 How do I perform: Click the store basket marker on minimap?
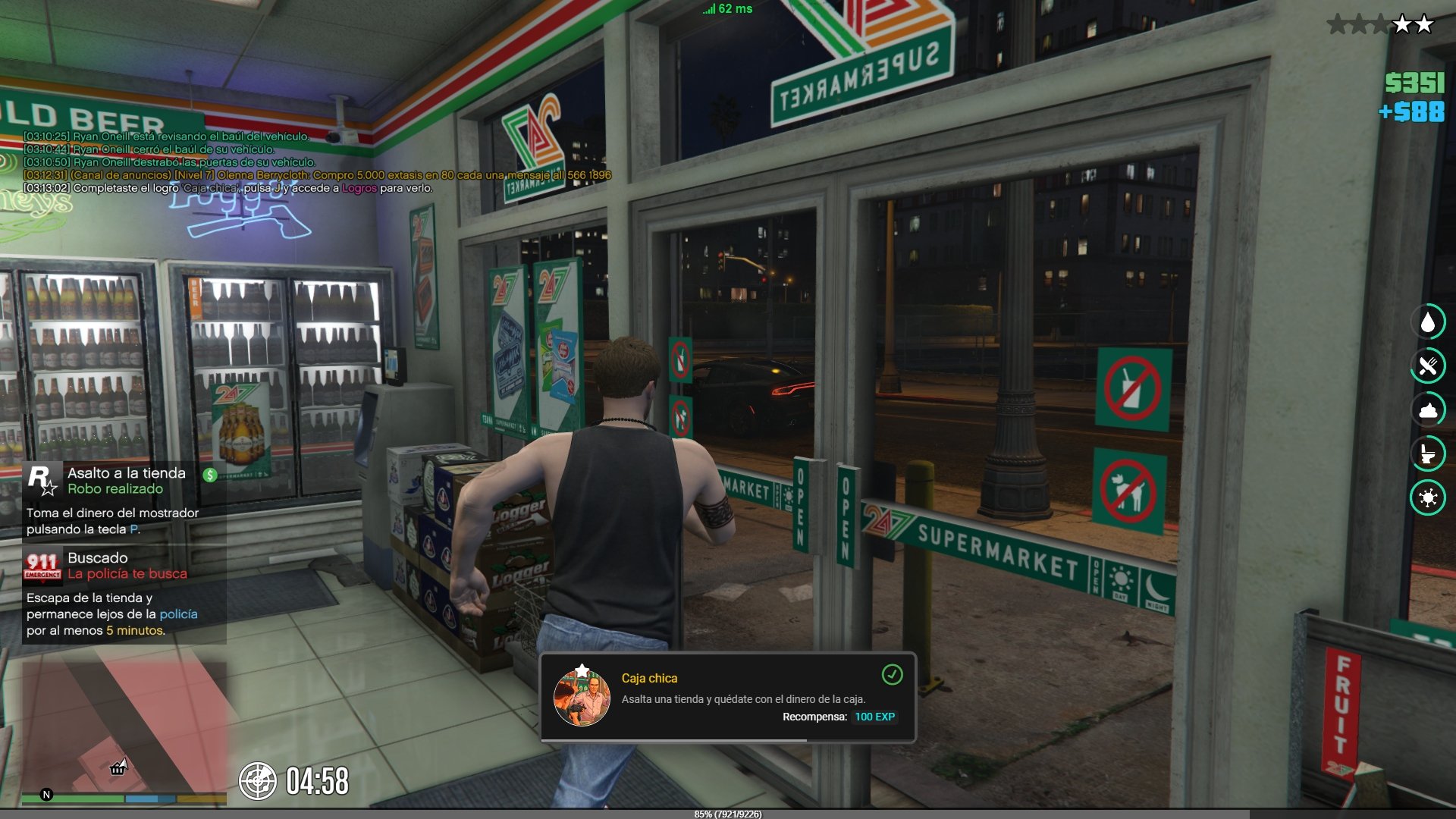tap(118, 769)
